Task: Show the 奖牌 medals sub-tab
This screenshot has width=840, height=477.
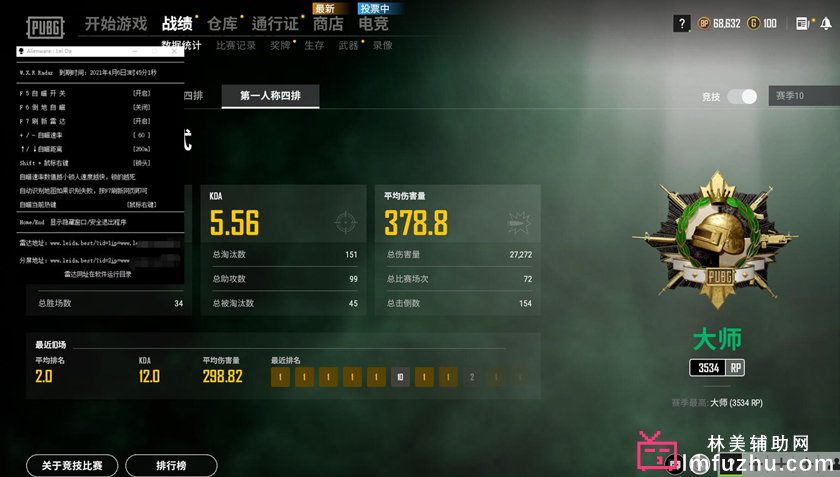Action: 280,45
